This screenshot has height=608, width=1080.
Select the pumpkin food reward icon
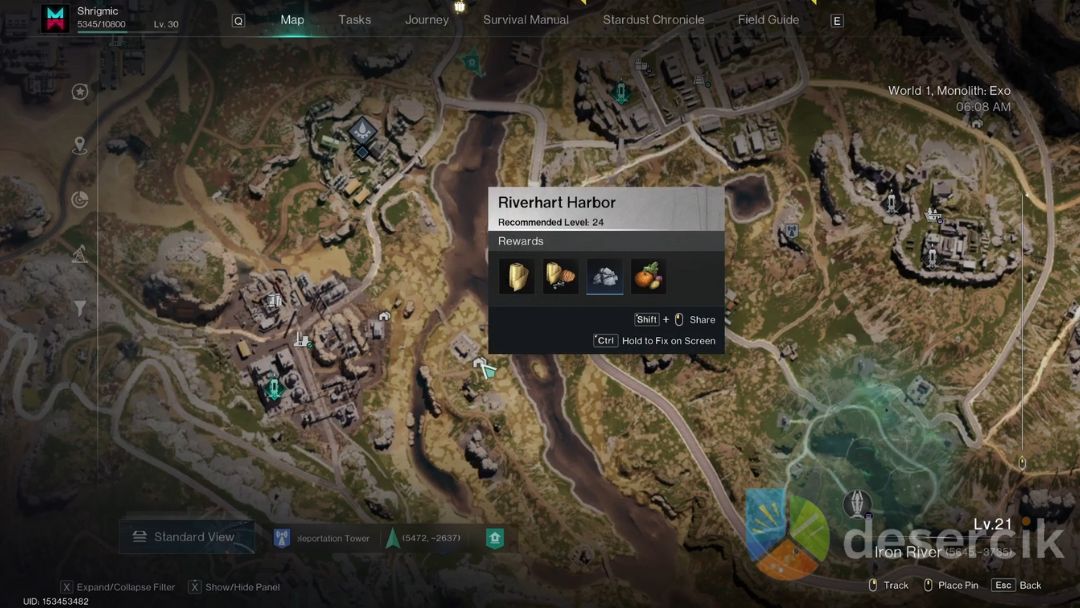tap(648, 277)
